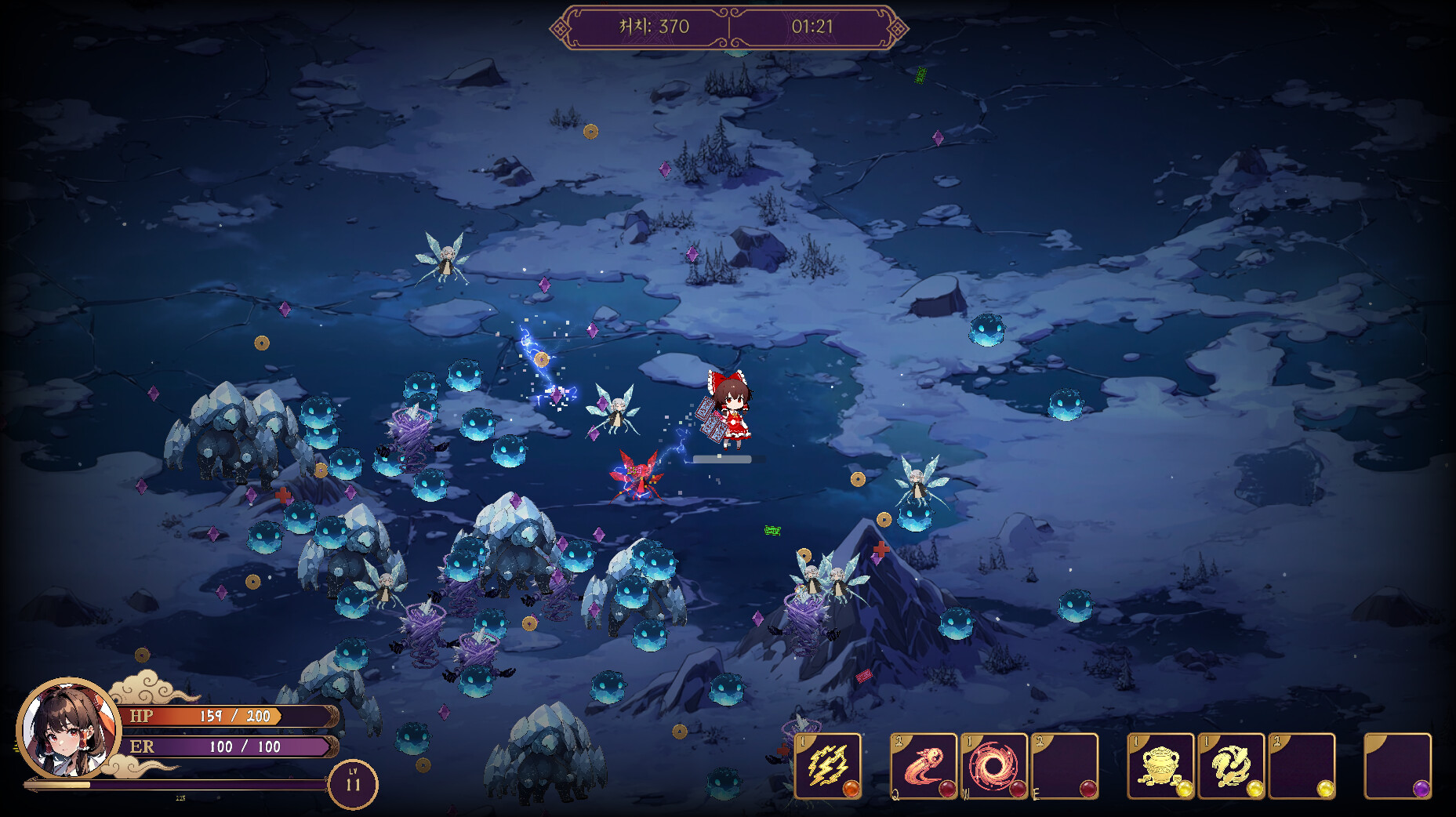Select the golden treasure pot passive

(1160, 765)
